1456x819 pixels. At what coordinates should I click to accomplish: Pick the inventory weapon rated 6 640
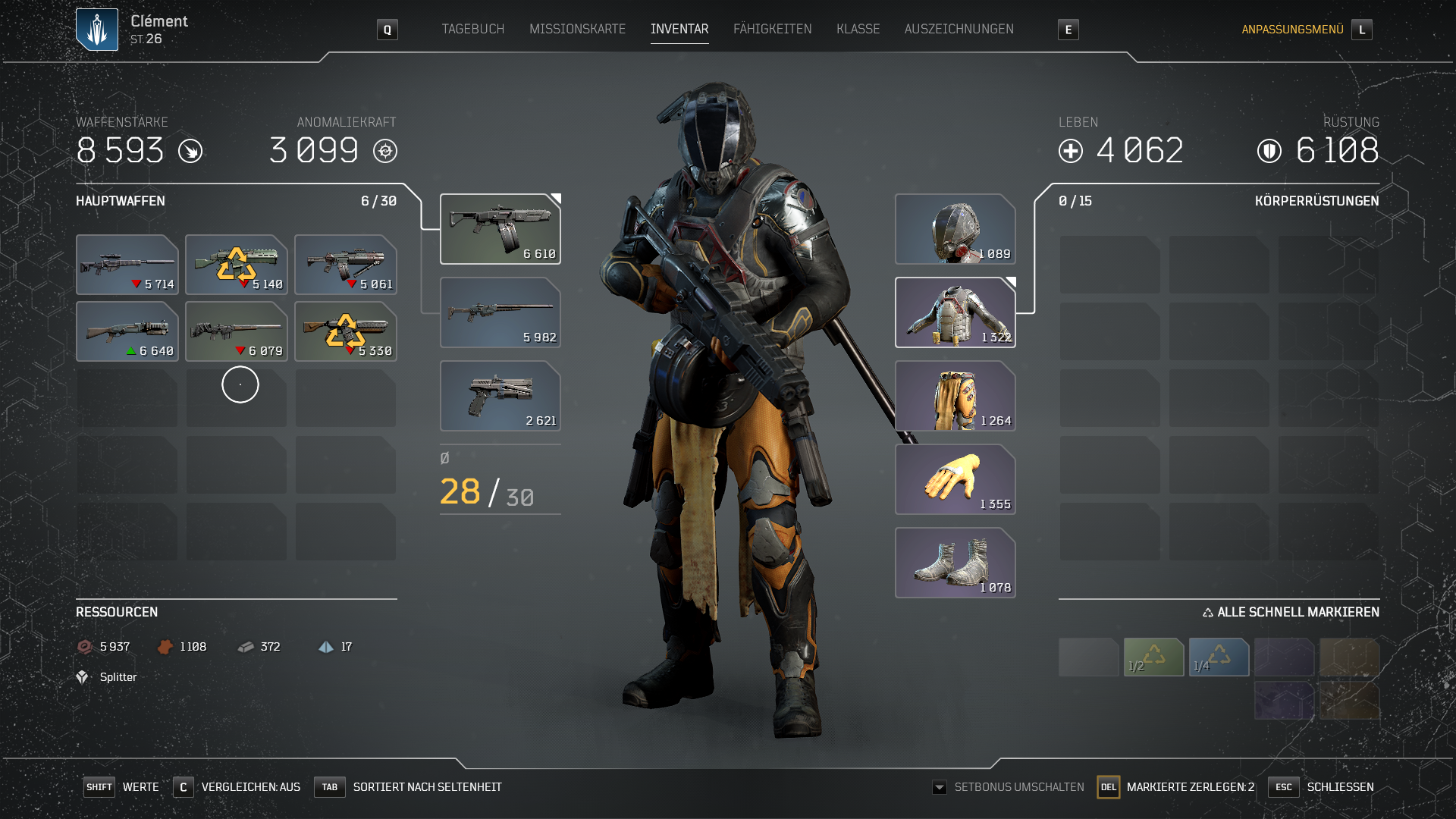tap(127, 331)
